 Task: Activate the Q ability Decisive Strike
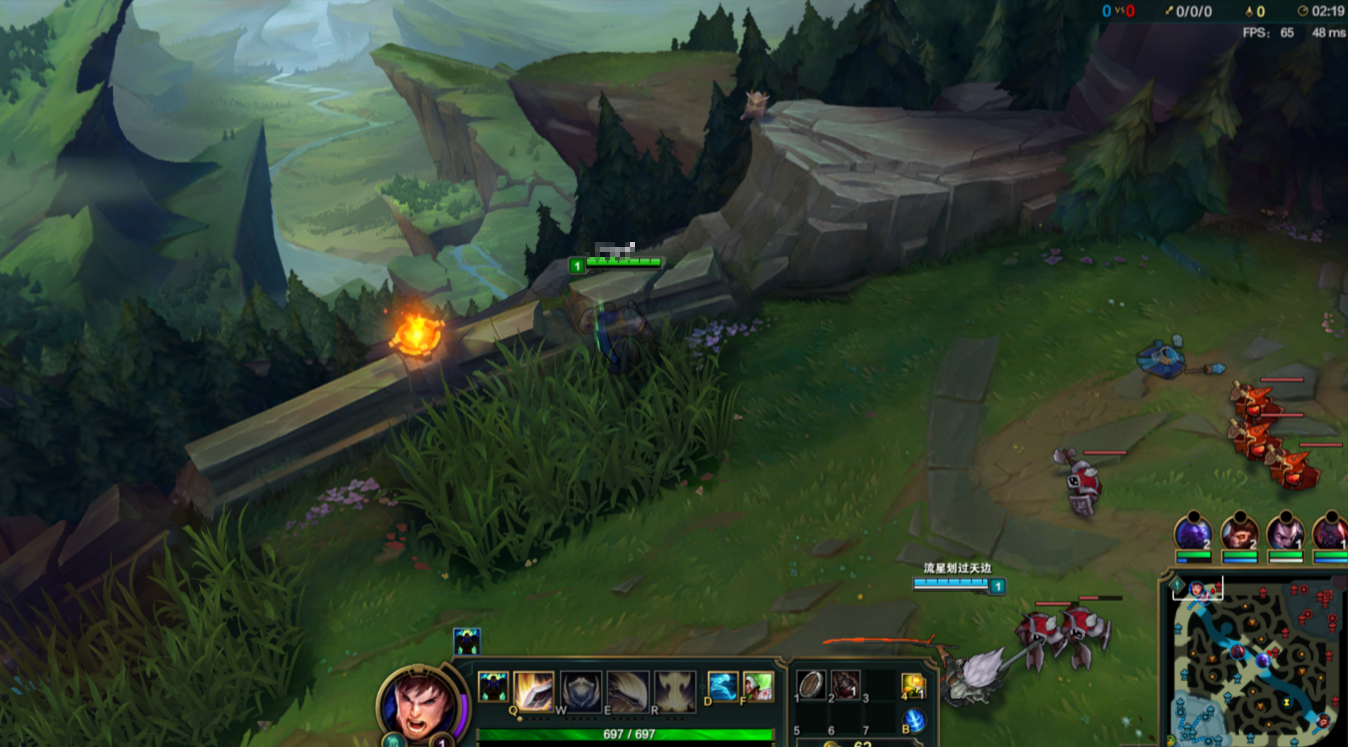(x=533, y=690)
